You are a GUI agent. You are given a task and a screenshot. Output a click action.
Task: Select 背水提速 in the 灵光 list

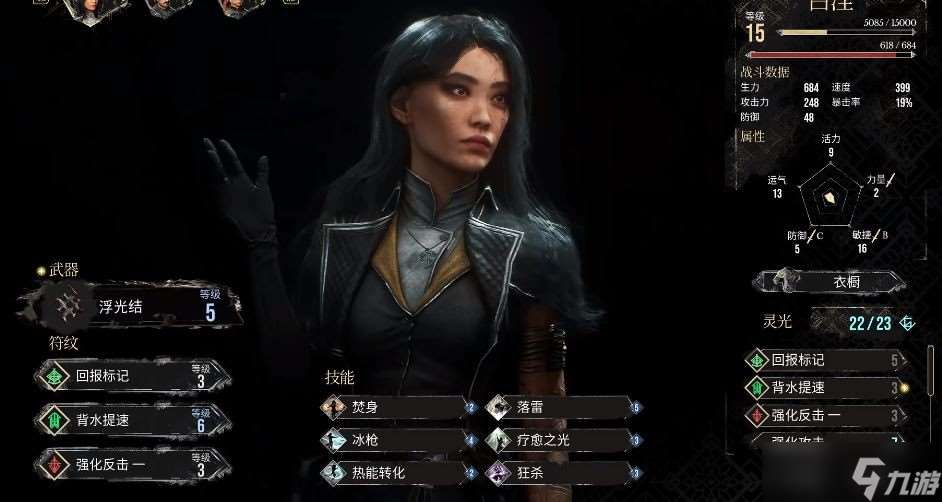826,388
